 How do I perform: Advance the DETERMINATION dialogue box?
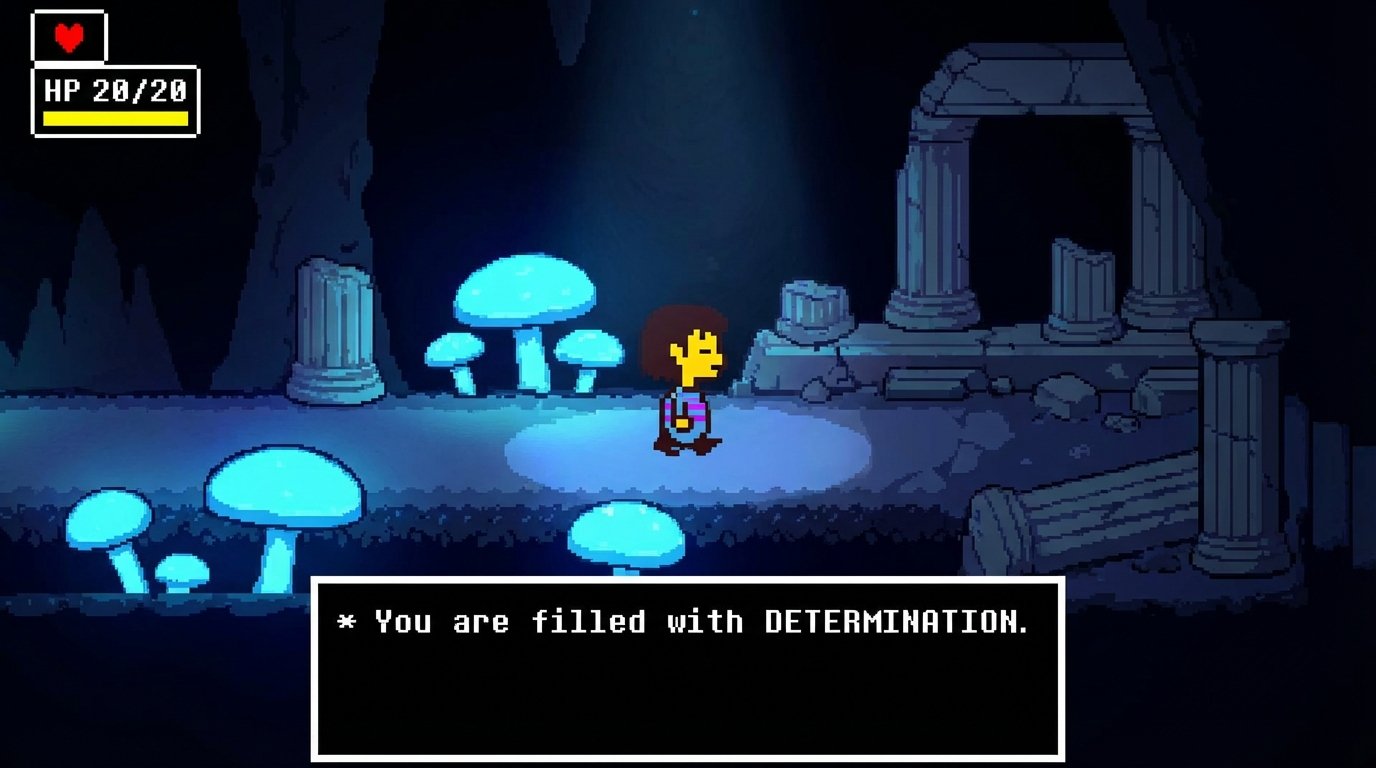tap(687, 668)
